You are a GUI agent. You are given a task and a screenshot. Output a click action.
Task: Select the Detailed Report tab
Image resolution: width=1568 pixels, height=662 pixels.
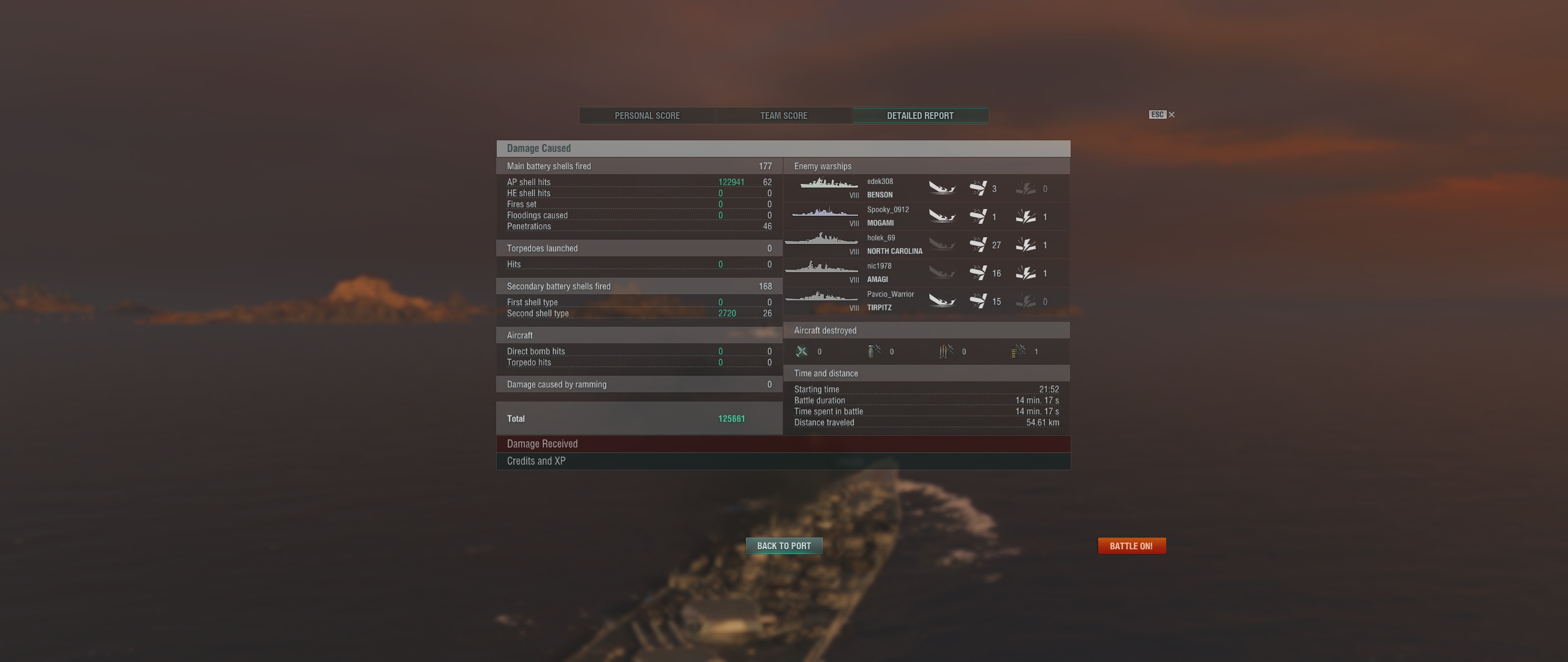point(920,116)
